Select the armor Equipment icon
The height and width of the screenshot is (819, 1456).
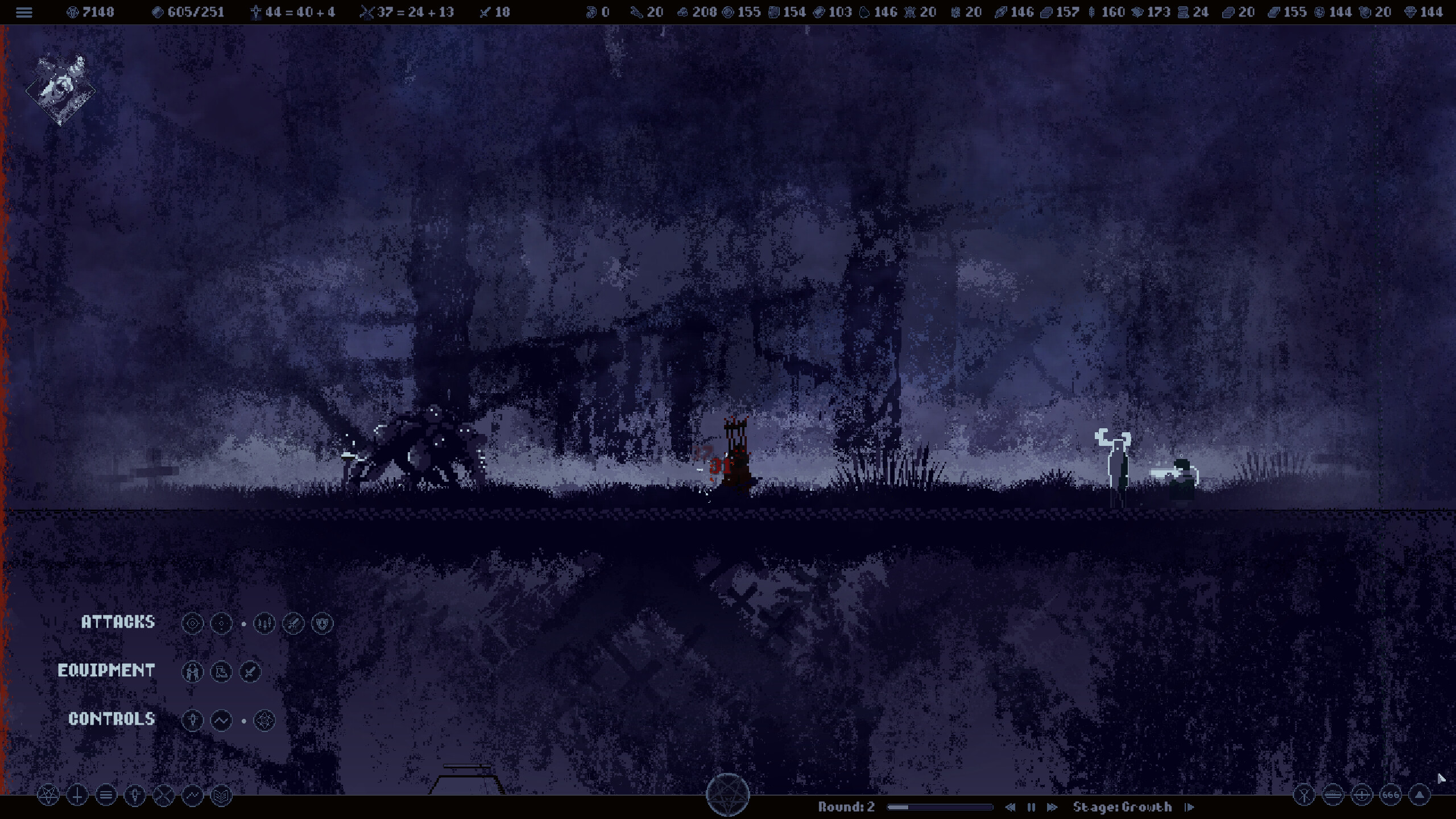(x=193, y=671)
